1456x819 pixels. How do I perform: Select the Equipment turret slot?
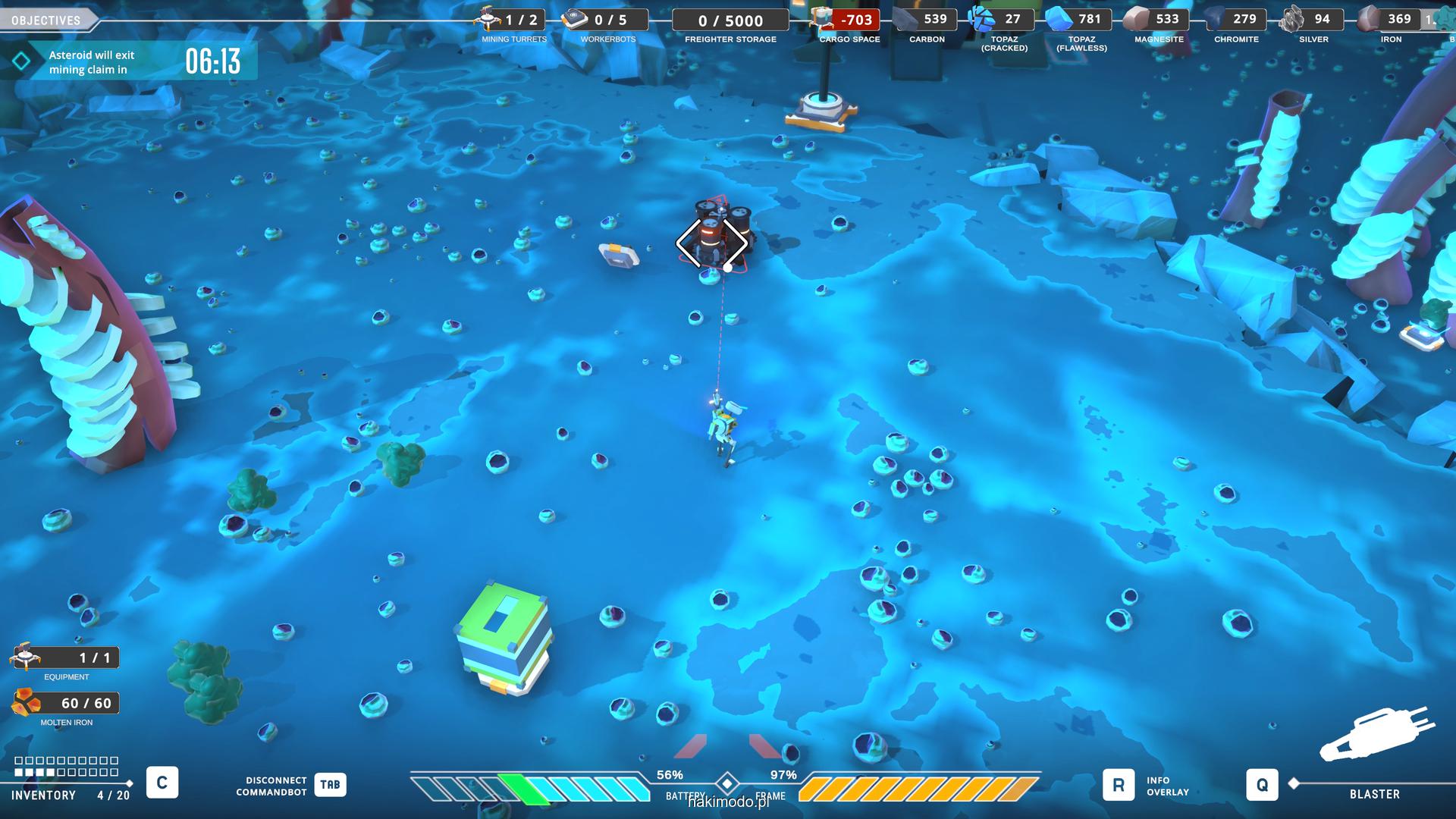(26, 657)
